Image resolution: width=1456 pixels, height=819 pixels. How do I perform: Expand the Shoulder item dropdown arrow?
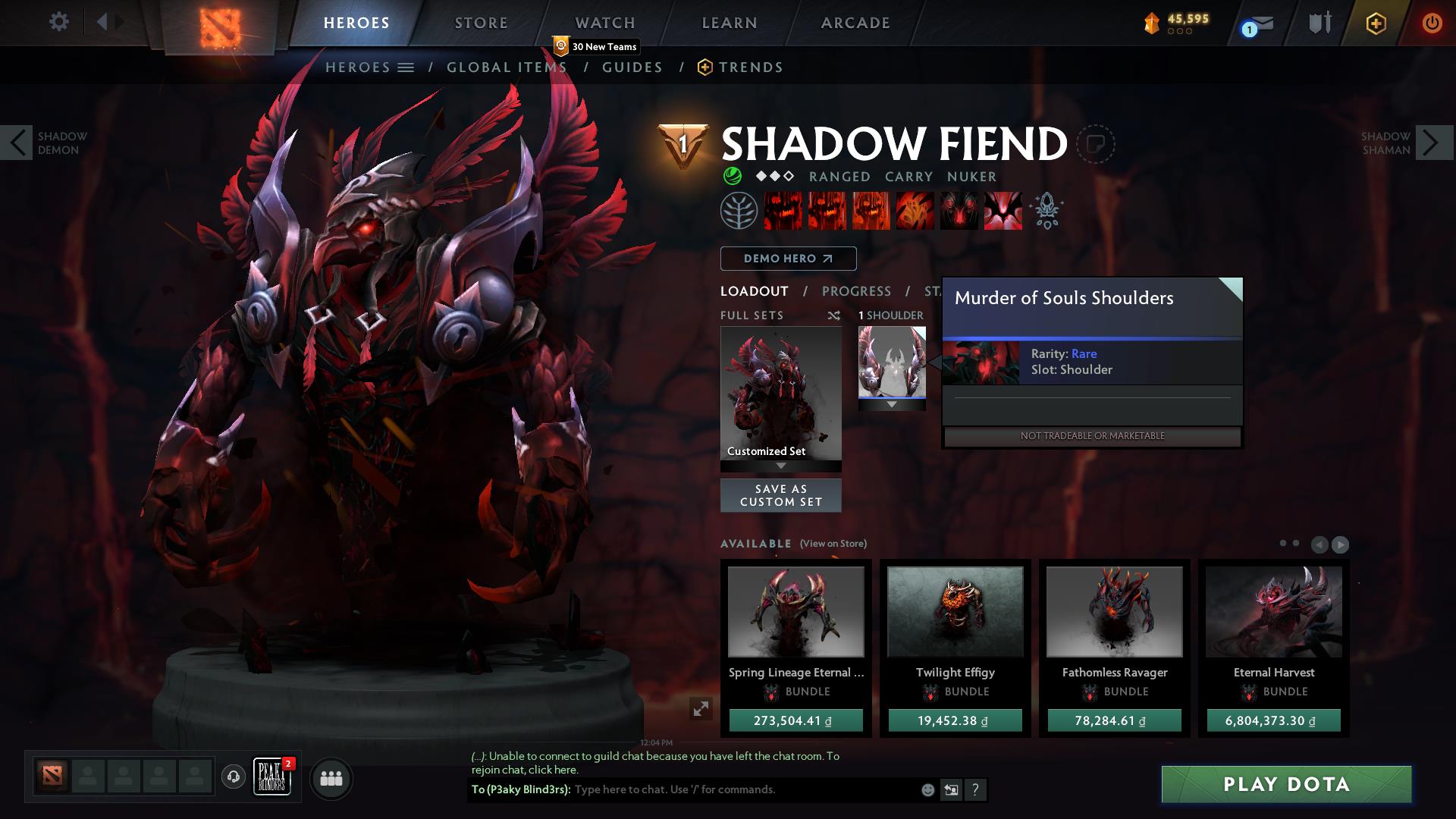click(892, 405)
